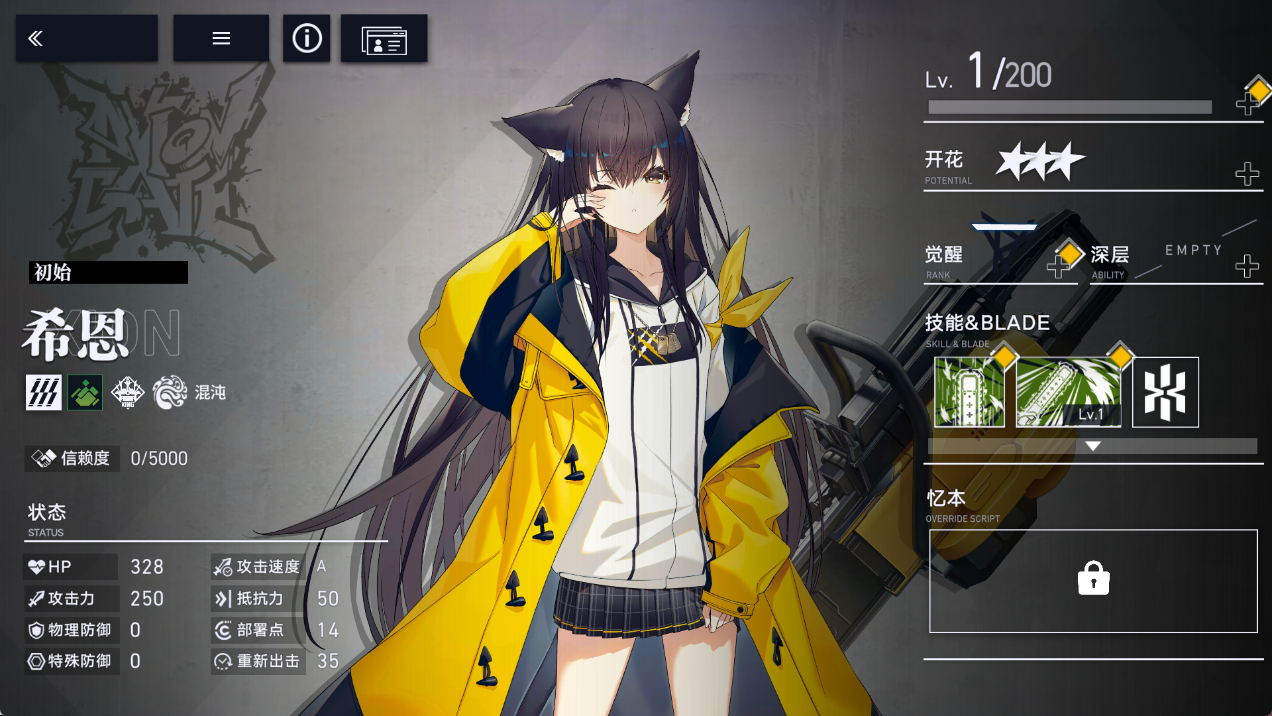Image resolution: width=1272 pixels, height=716 pixels.
Task: Select the green pyramid trait icon
Action: [86, 392]
